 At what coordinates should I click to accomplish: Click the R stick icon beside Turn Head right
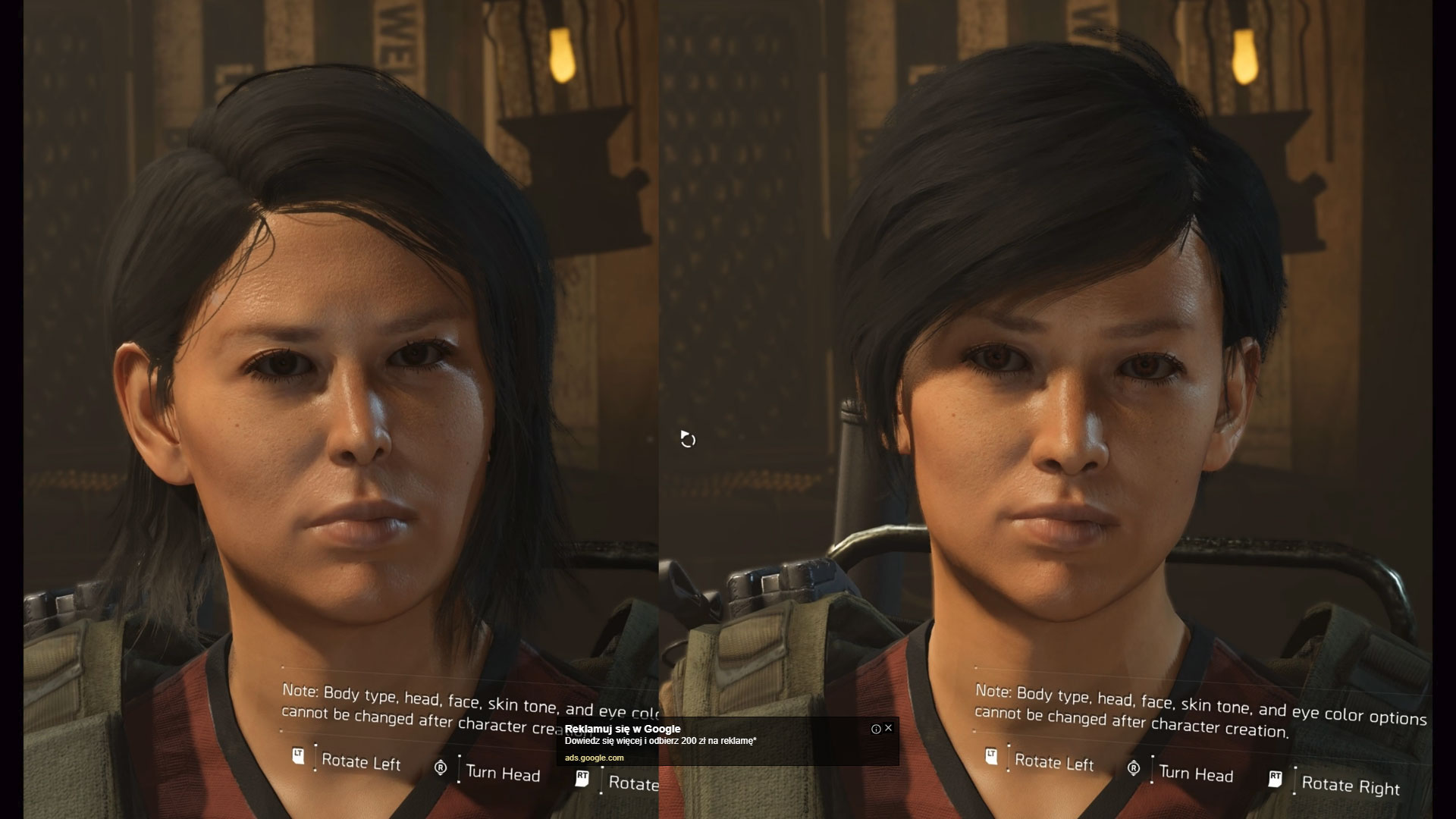tap(1135, 769)
